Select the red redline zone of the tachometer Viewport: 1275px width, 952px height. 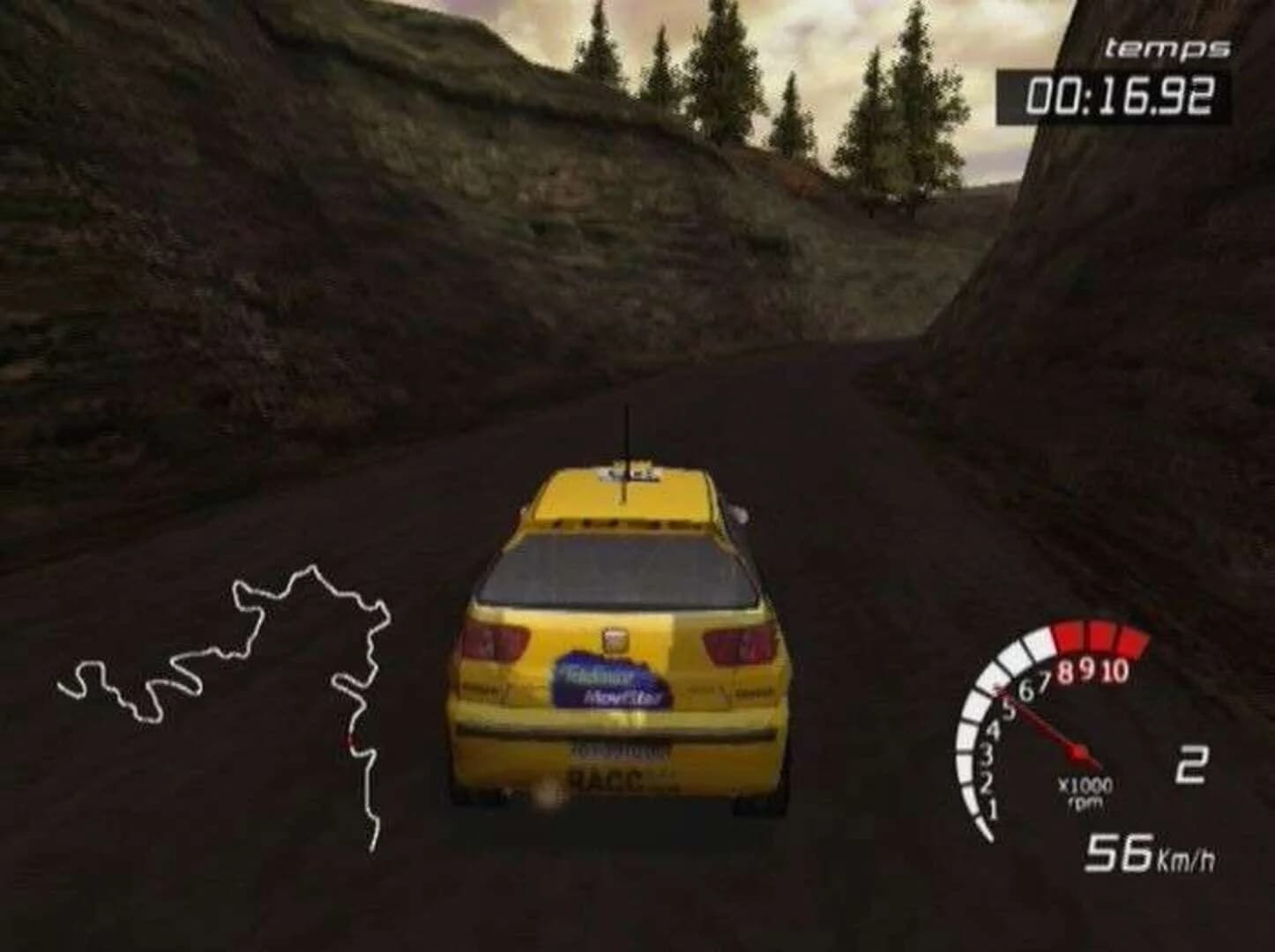pos(1099,636)
